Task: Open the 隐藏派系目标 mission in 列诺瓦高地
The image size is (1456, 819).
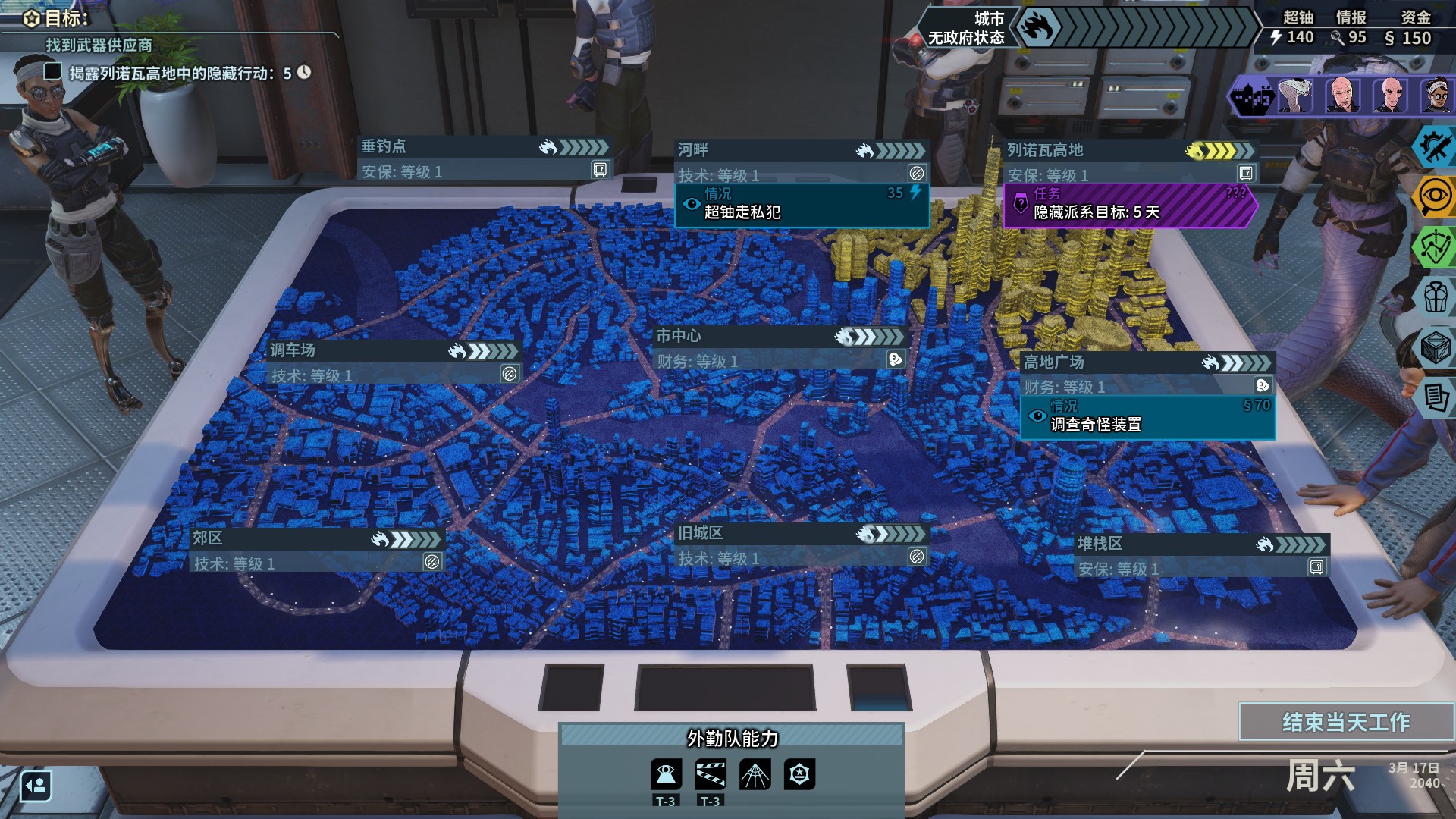Action: (x=1128, y=206)
